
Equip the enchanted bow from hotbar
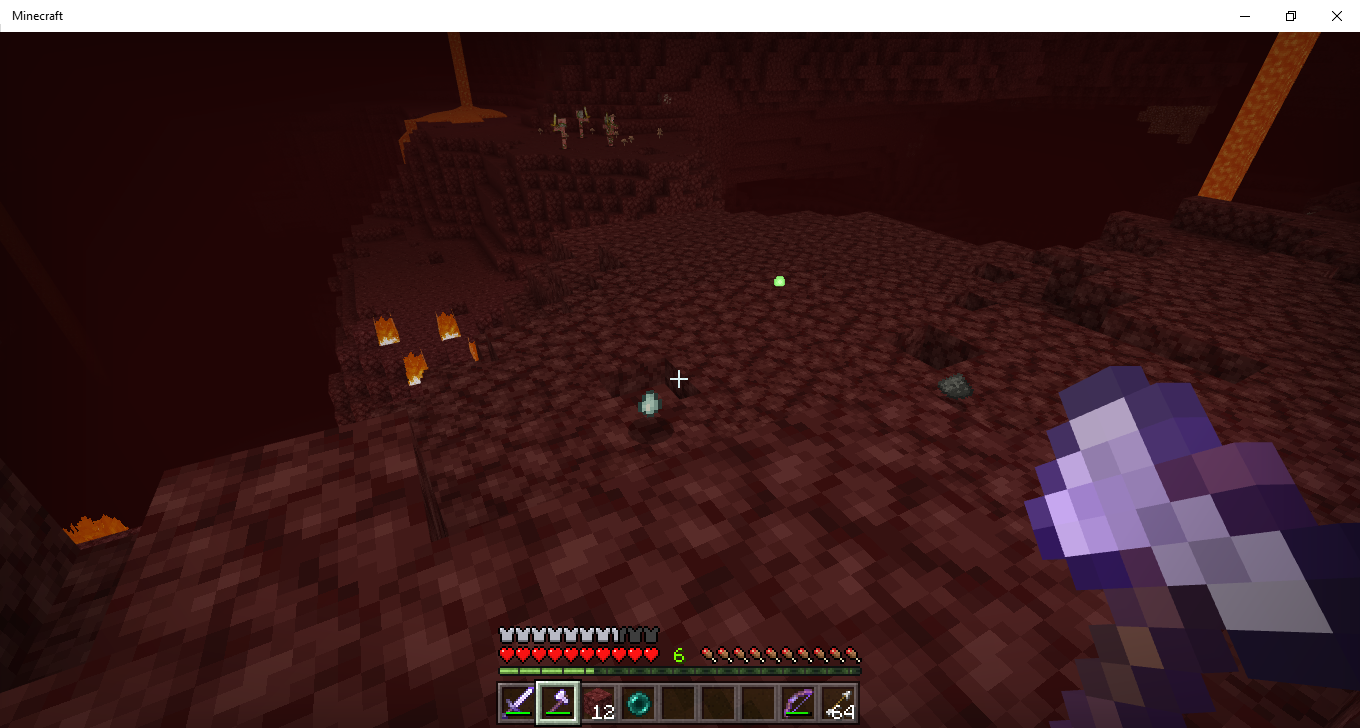[x=798, y=703]
